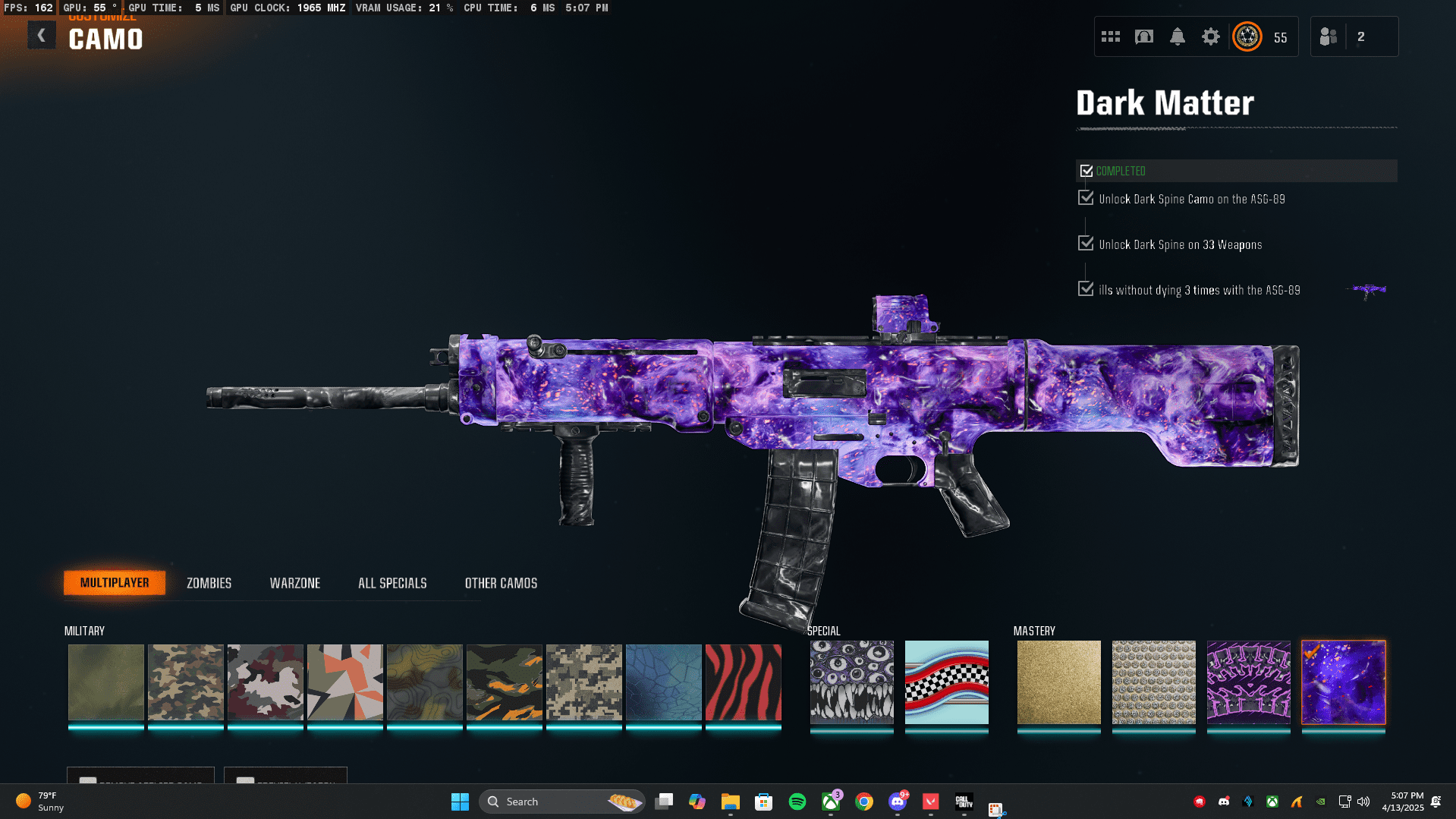Image resolution: width=1456 pixels, height=819 pixels.
Task: Choose the red tiger stripe camo
Action: click(x=743, y=682)
